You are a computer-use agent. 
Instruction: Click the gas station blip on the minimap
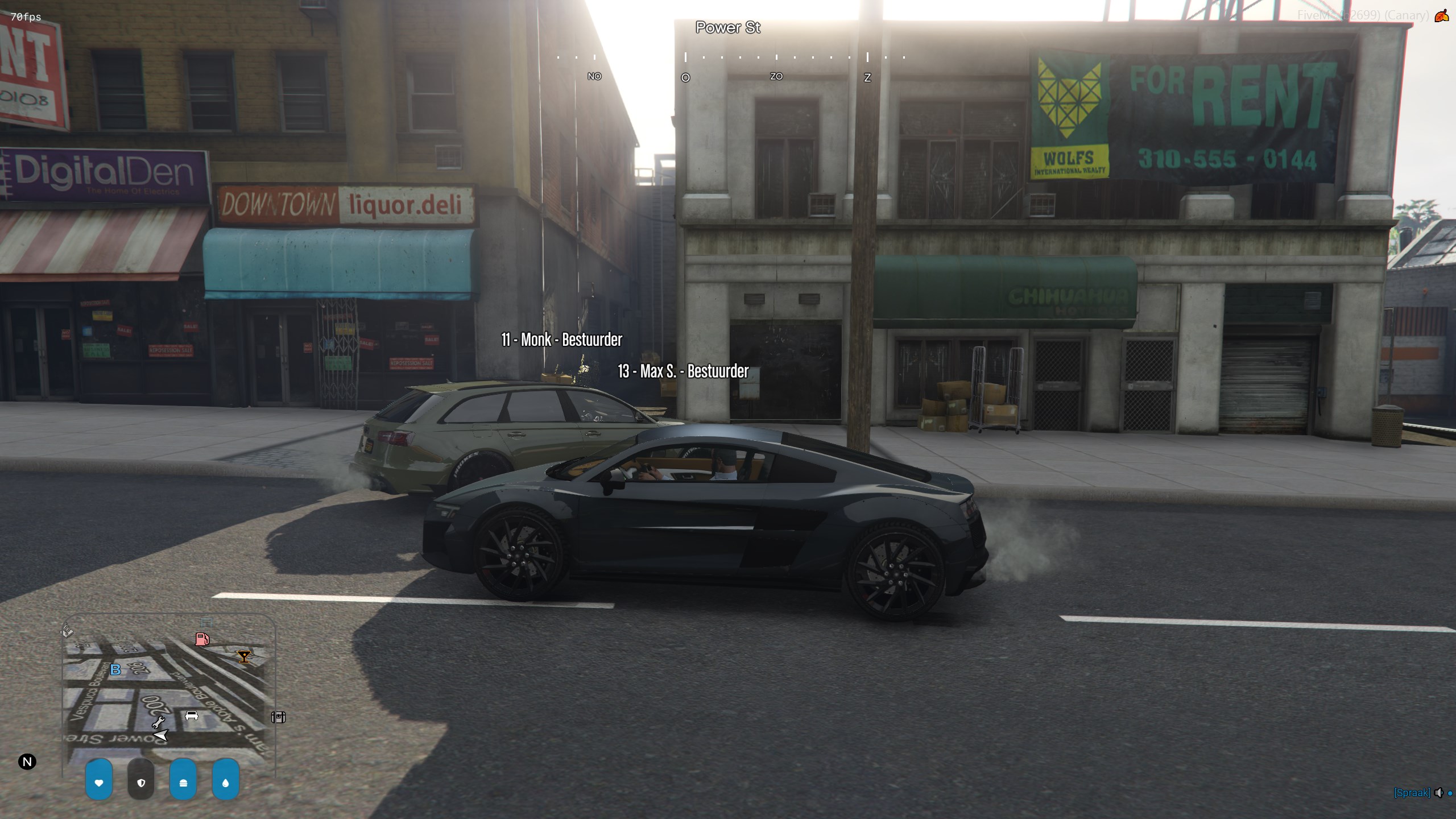pyautogui.click(x=202, y=639)
